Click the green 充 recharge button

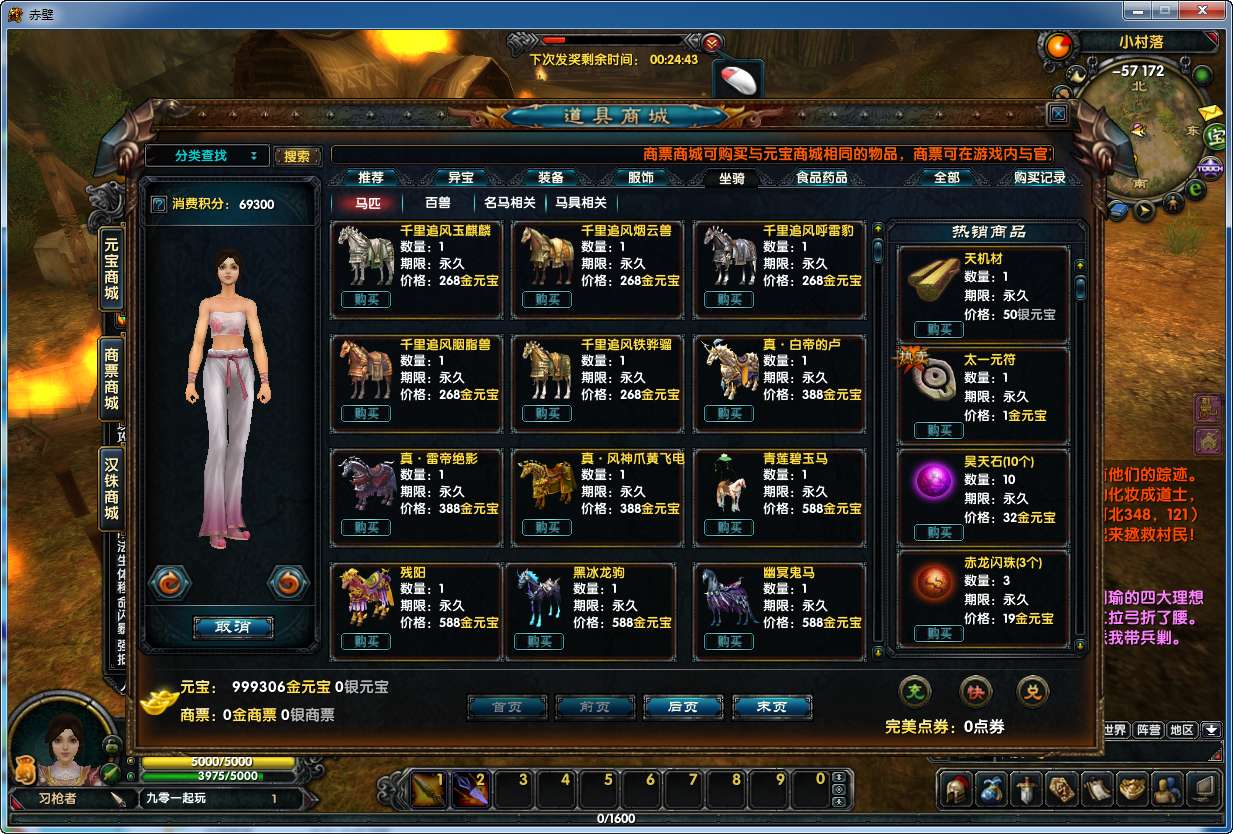915,690
